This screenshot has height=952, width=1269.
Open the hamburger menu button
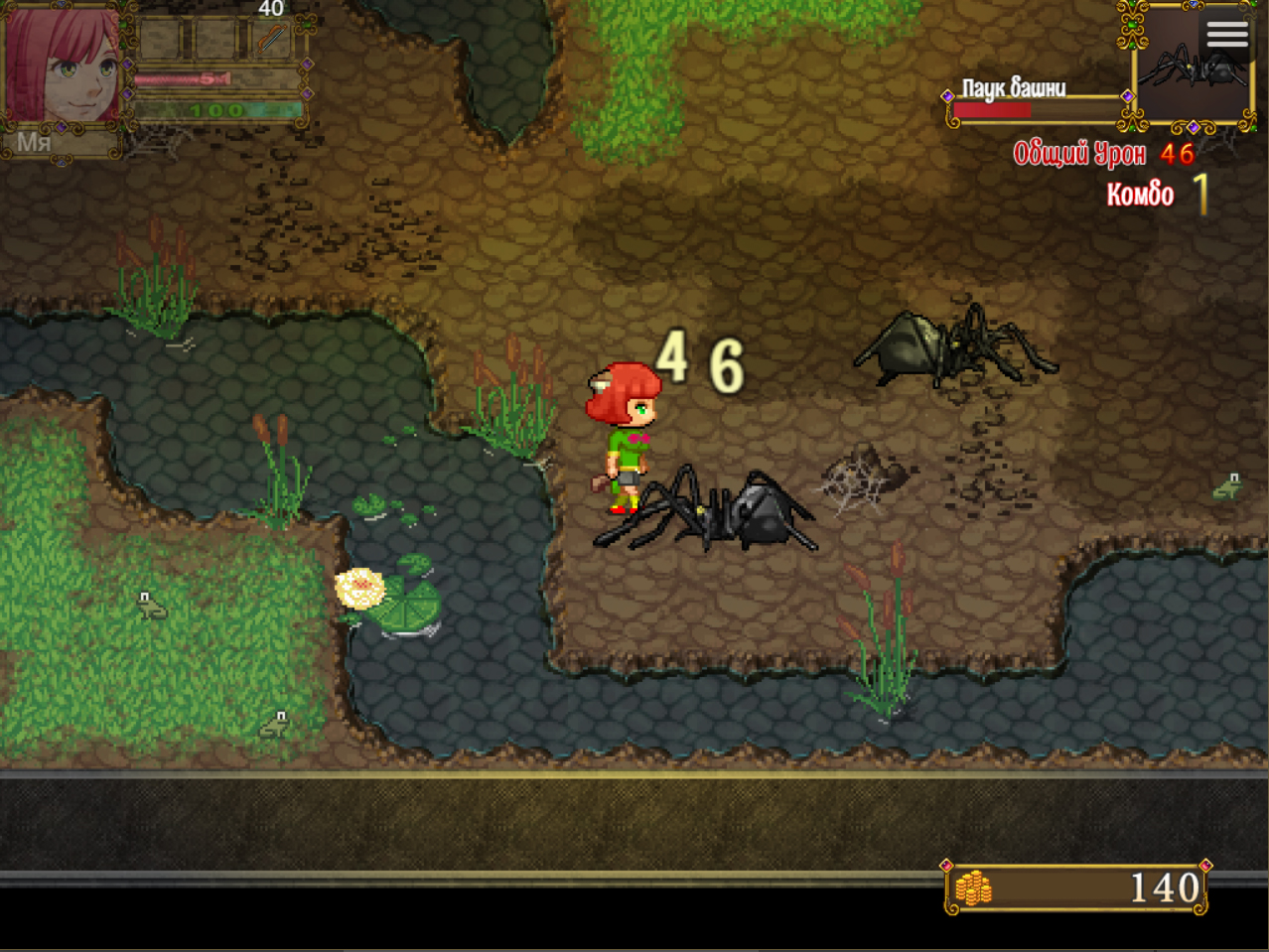point(1227,35)
